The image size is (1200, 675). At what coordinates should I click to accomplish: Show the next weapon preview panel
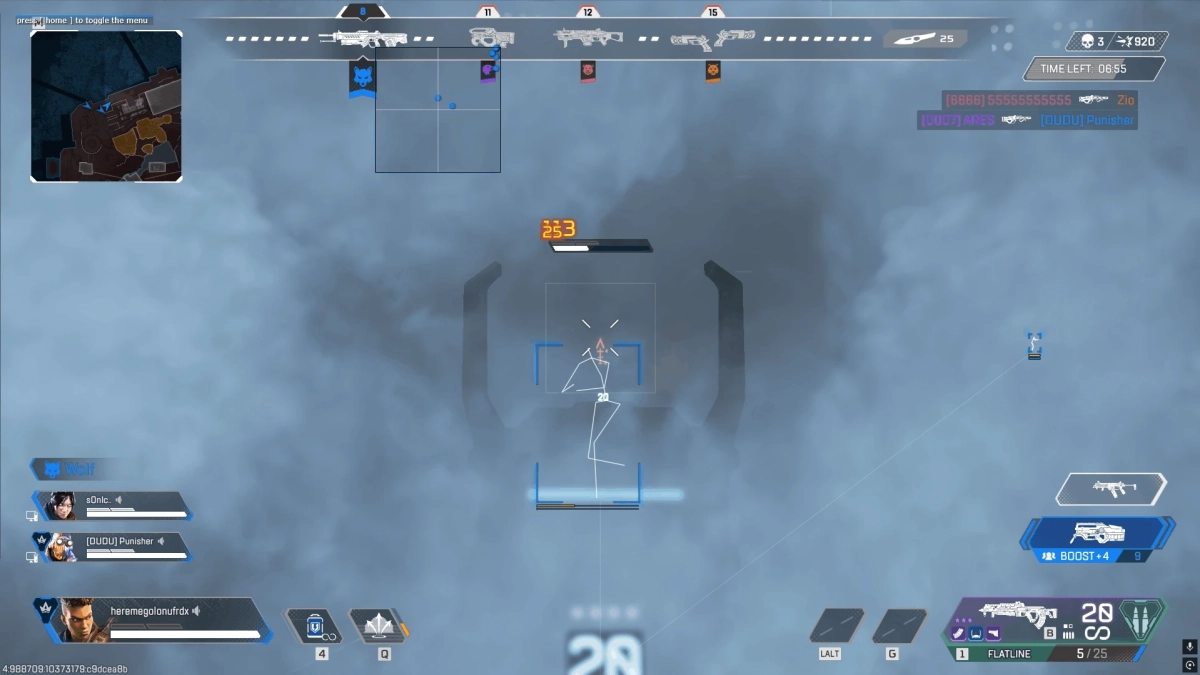tap(1110, 488)
